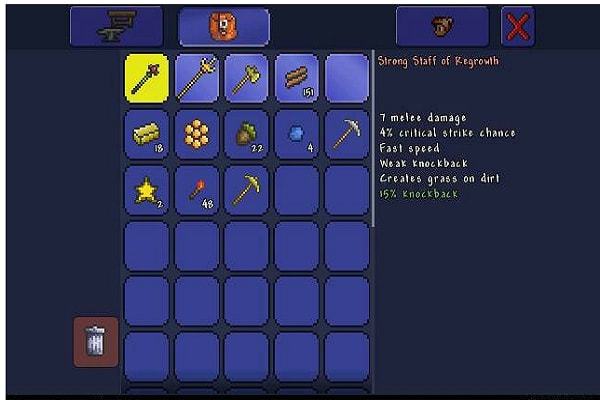The image size is (600, 400).
Task: Select the torch stack of 48
Action: point(197,190)
